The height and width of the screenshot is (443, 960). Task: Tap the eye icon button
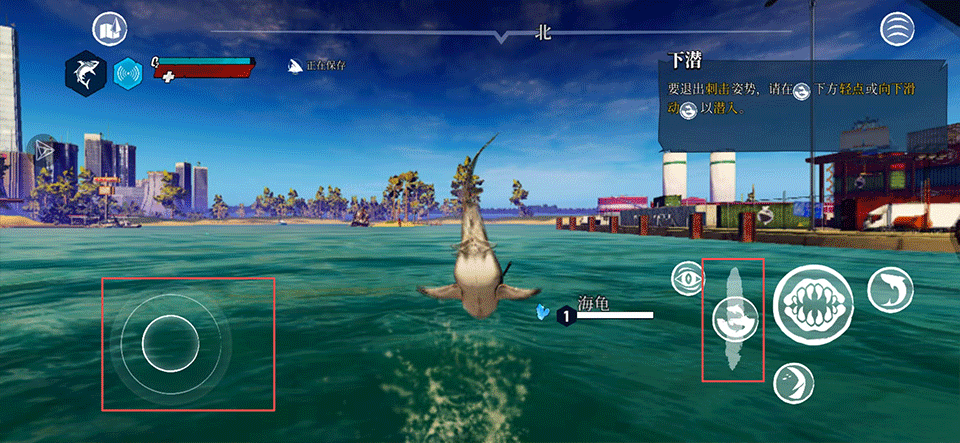tap(688, 279)
